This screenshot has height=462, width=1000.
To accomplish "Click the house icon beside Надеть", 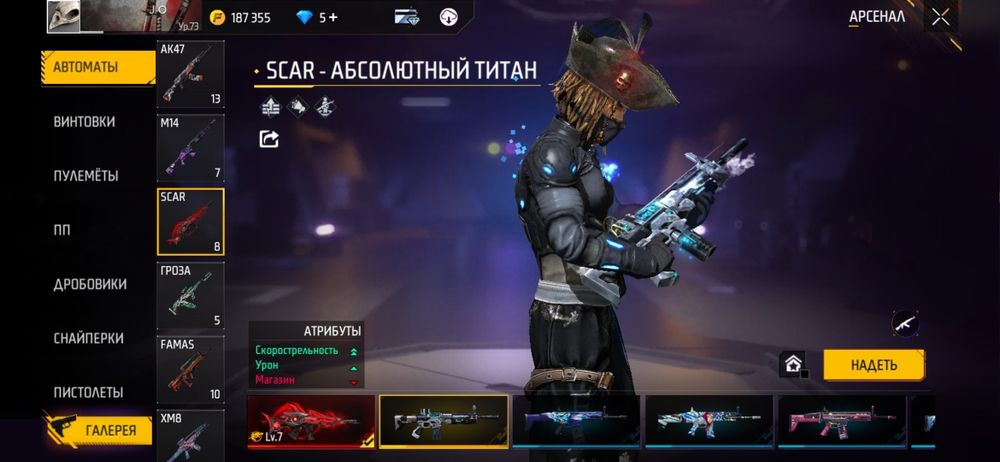I will pyautogui.click(x=795, y=364).
